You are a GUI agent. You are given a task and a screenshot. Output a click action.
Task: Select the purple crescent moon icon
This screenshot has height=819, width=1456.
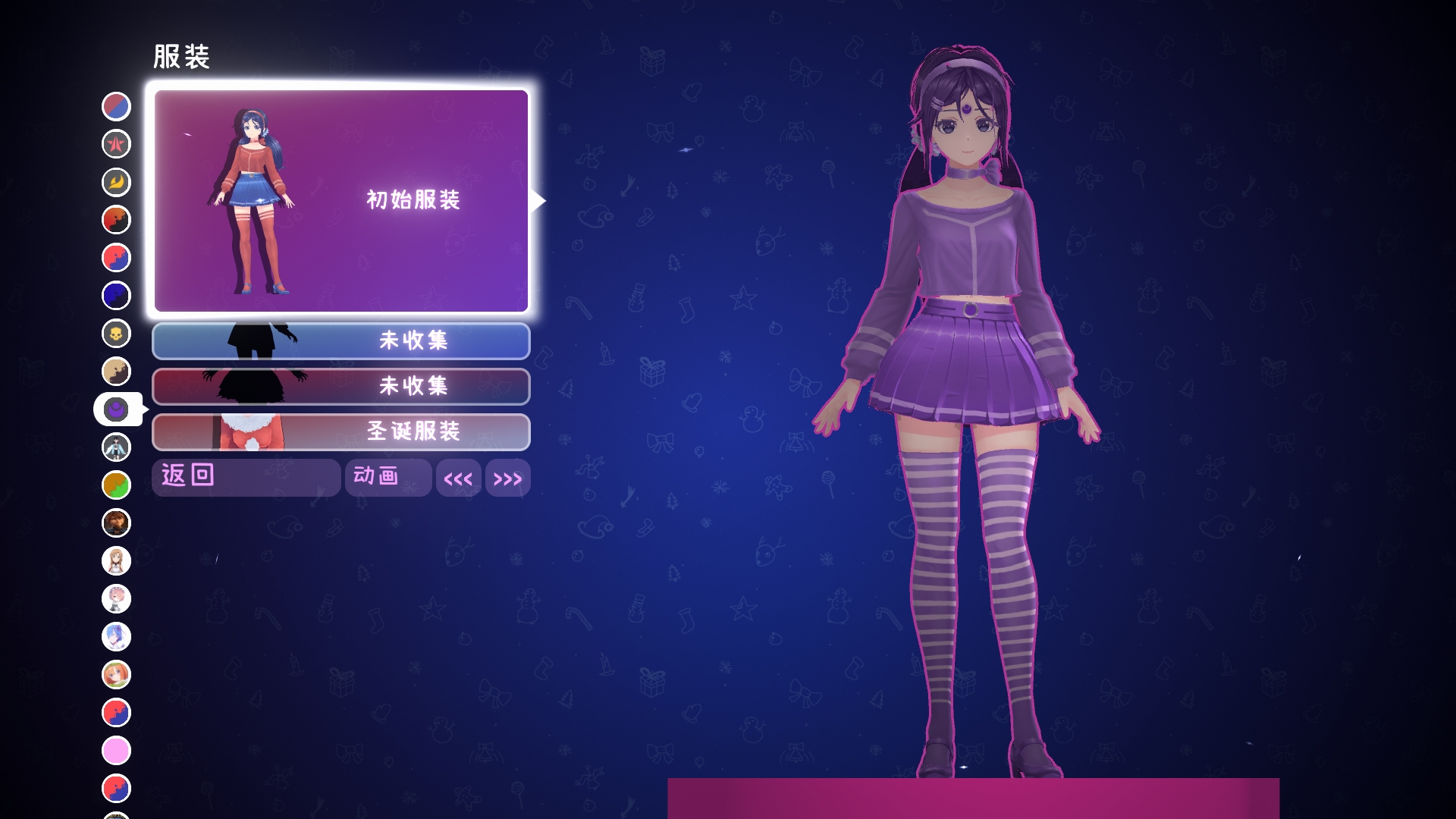click(x=116, y=409)
